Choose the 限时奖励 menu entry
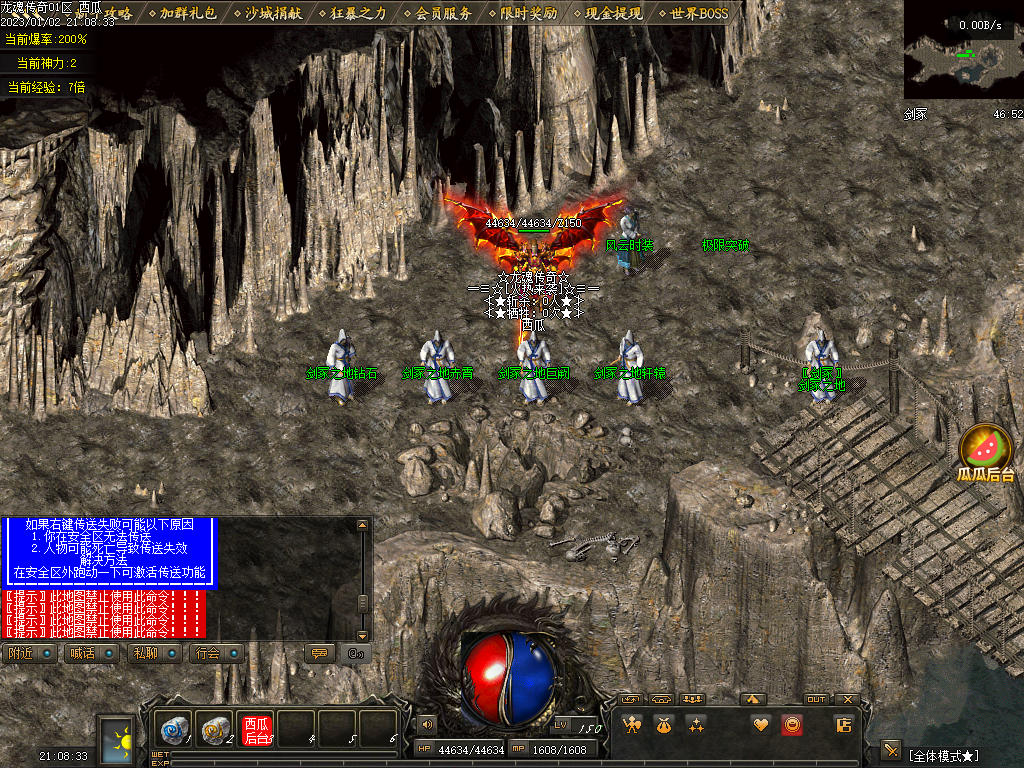This screenshot has width=1024, height=768. click(x=528, y=13)
